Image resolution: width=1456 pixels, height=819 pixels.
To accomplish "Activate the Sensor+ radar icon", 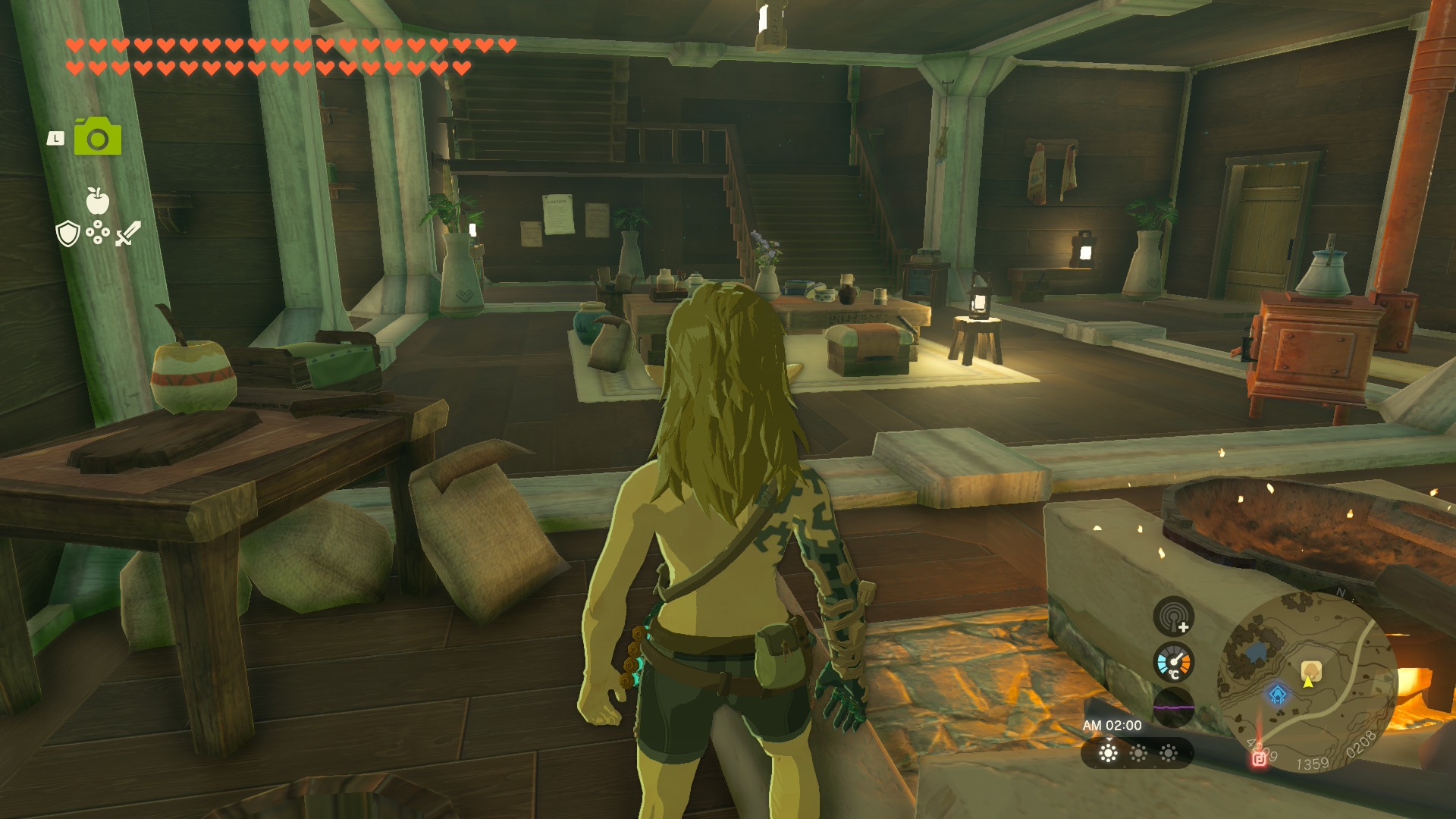I will tap(1173, 616).
